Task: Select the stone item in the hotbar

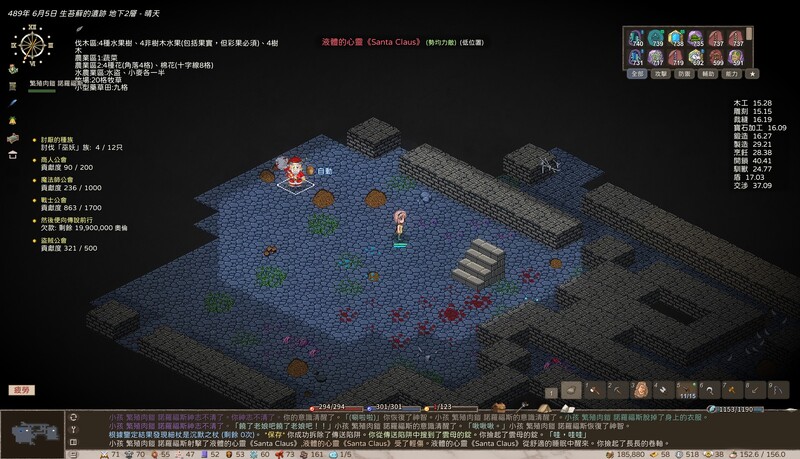Action: tap(572, 390)
